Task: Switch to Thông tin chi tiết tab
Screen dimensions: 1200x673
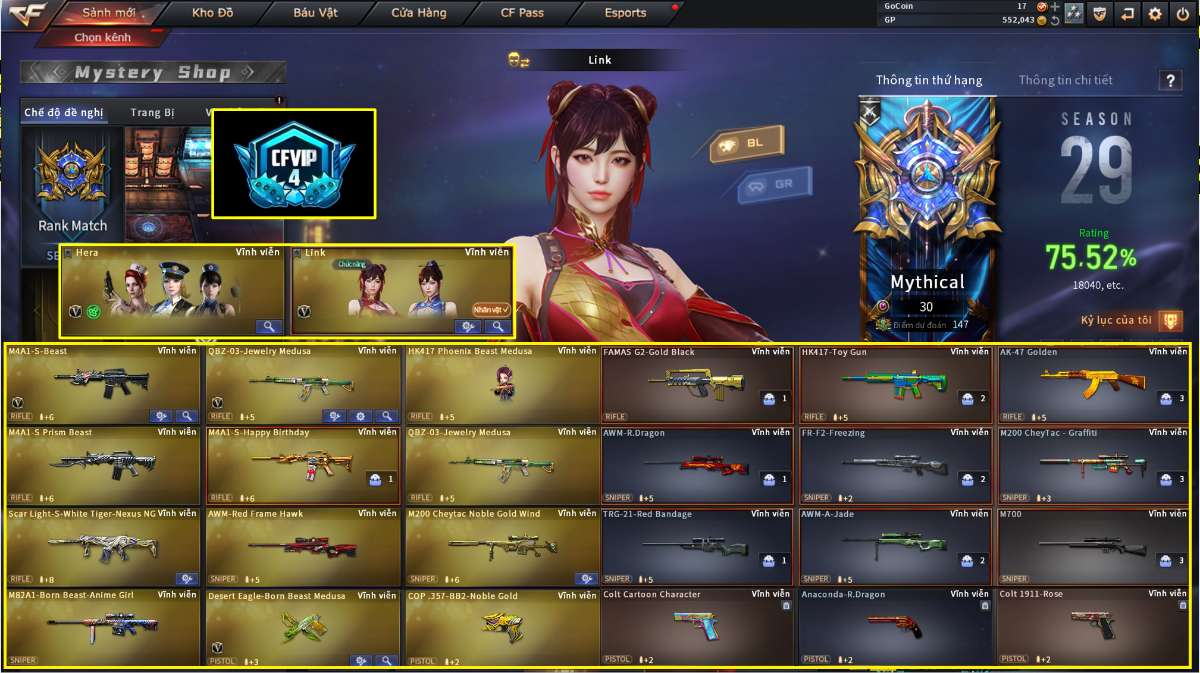Action: 1065,80
